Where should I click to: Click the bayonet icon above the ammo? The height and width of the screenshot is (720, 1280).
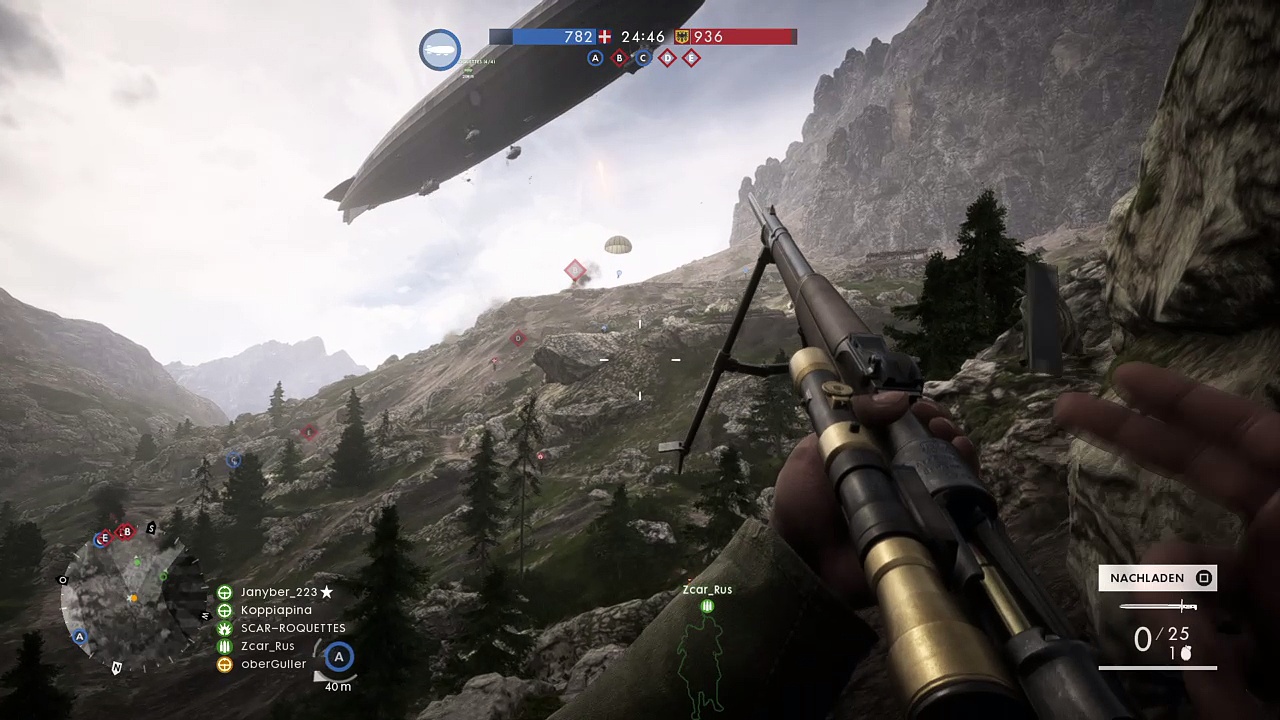[1158, 606]
